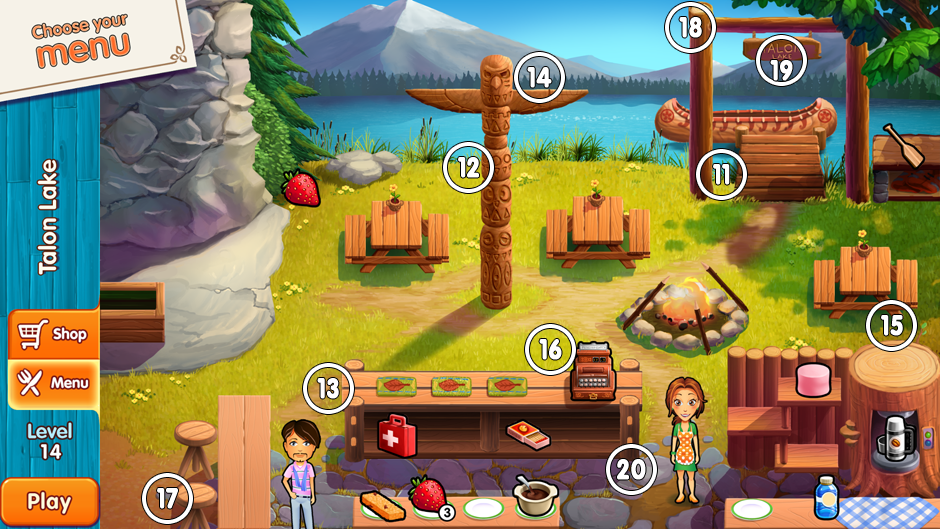The height and width of the screenshot is (529, 940).
Task: Start the level with Play
Action: (49, 502)
